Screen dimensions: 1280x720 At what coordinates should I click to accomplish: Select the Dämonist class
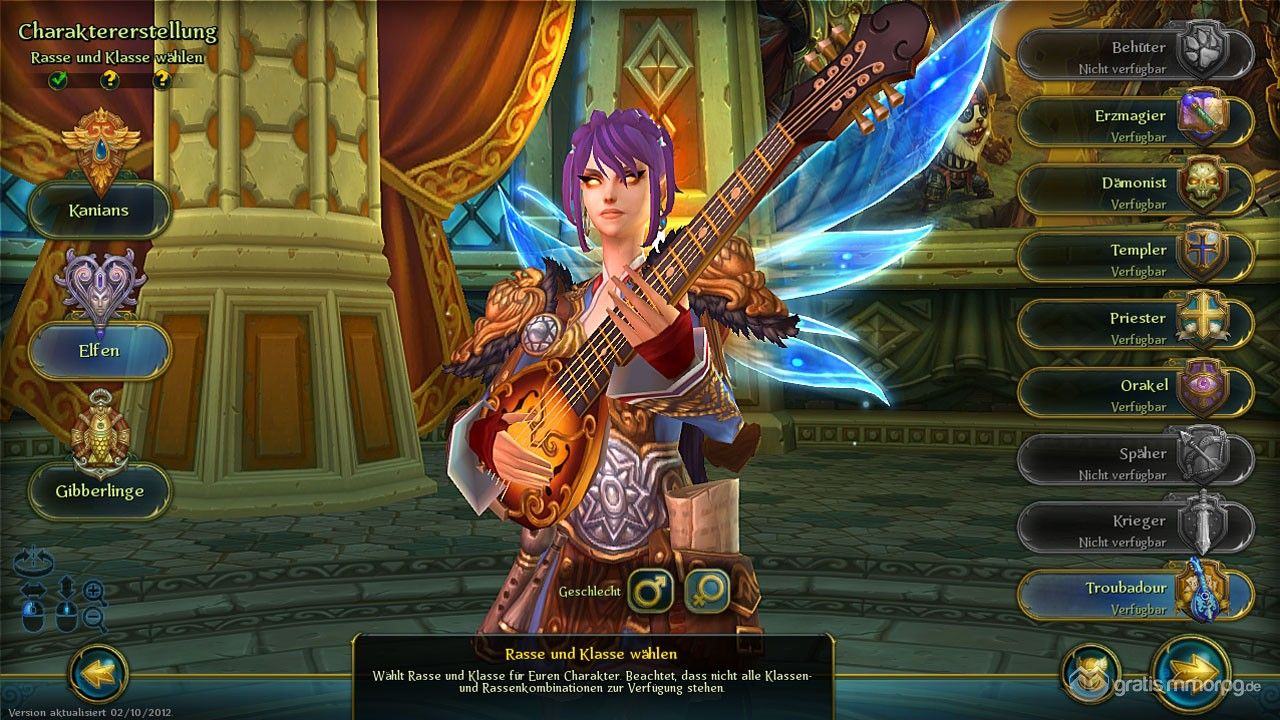click(1135, 191)
